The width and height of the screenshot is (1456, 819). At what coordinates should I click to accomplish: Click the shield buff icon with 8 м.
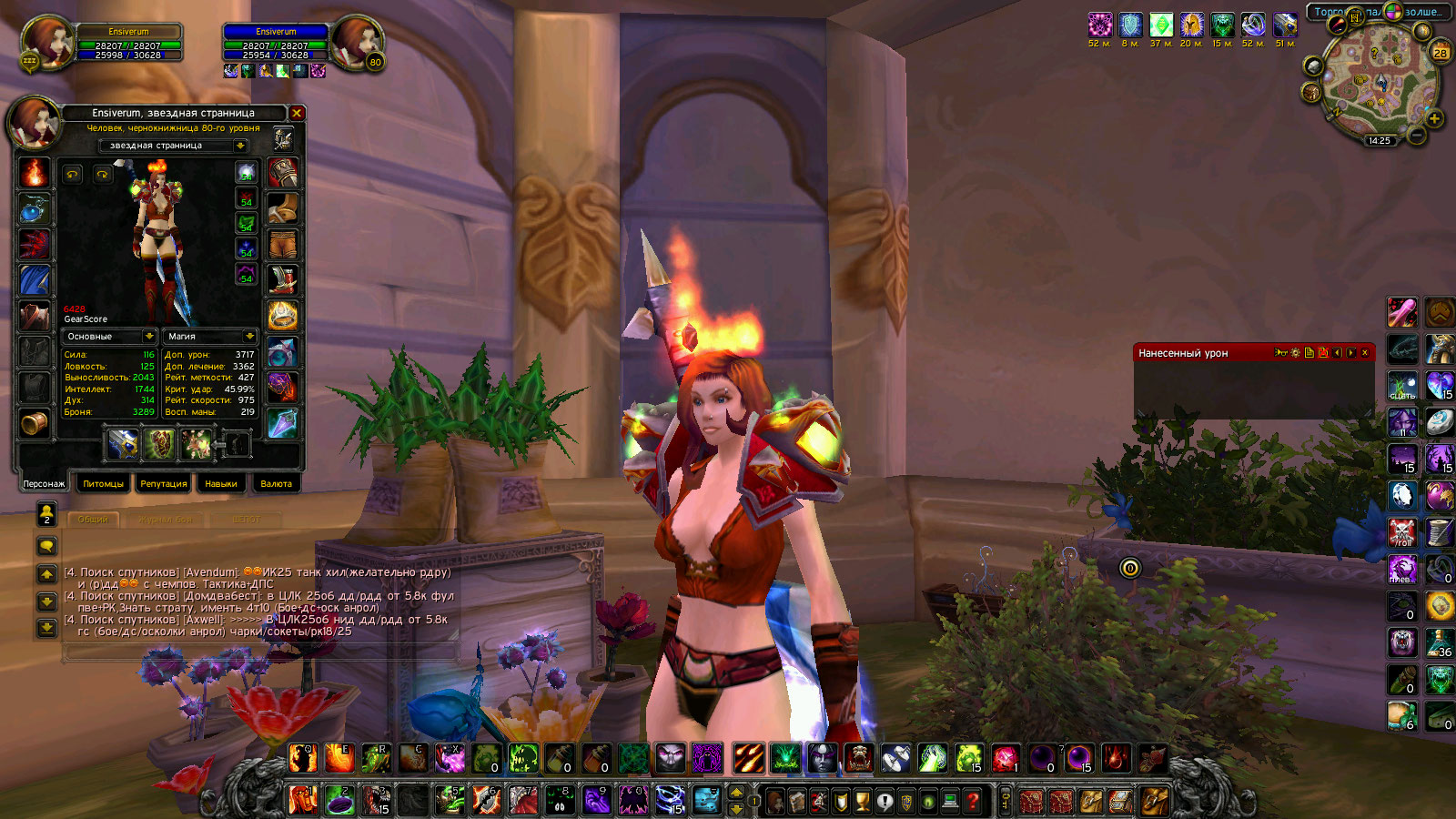pyautogui.click(x=1130, y=25)
